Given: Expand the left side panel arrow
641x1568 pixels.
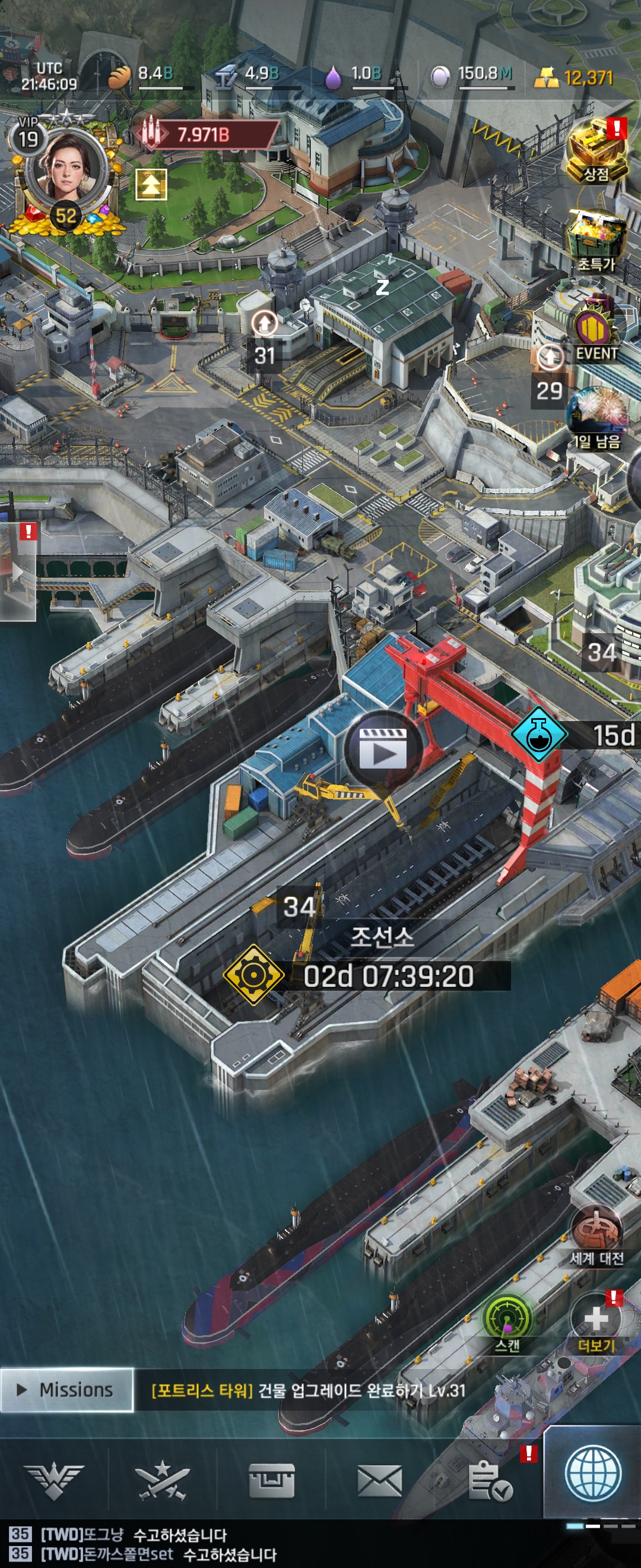Looking at the screenshot, I should [x=18, y=571].
